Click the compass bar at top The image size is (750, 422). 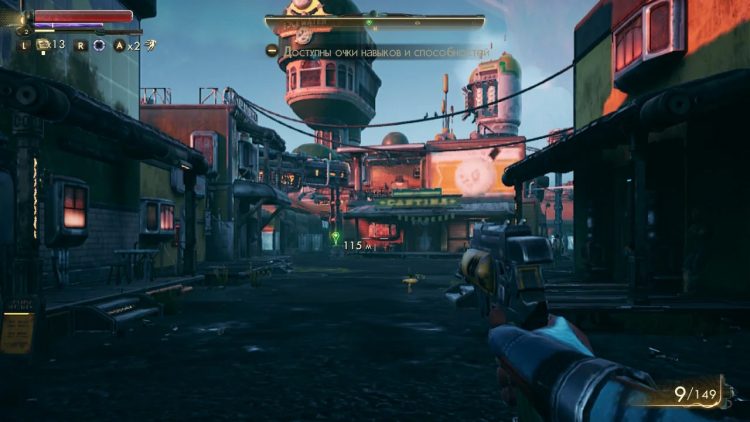[374, 22]
